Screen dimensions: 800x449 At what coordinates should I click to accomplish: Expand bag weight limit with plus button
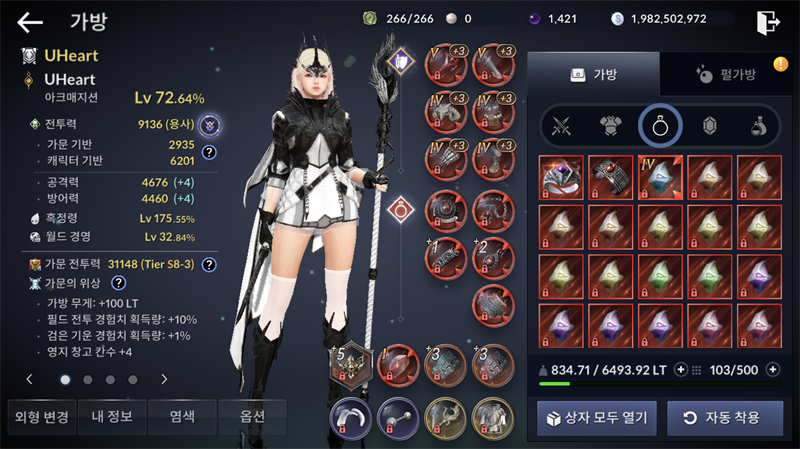(681, 370)
